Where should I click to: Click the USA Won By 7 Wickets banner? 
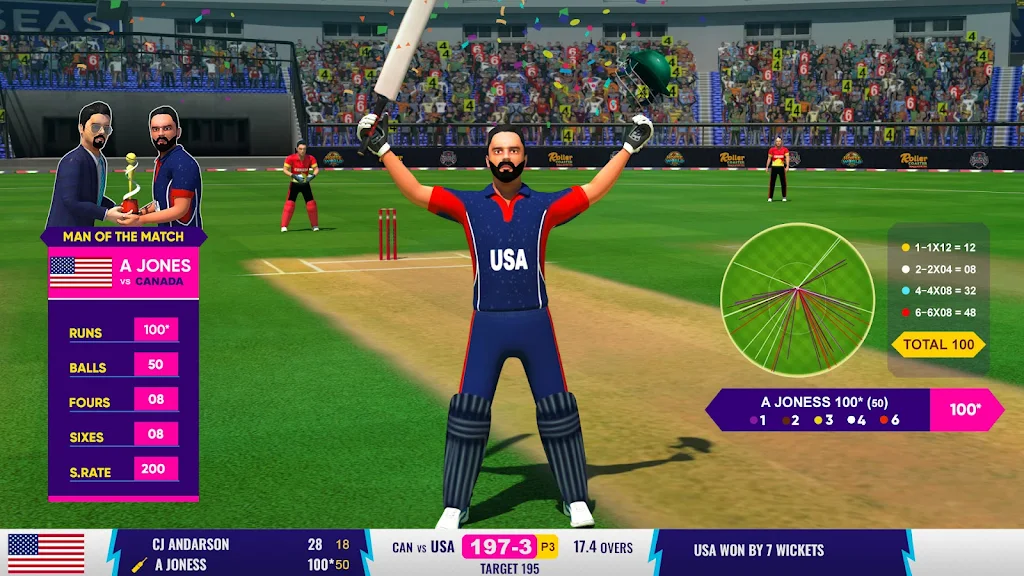pos(758,550)
